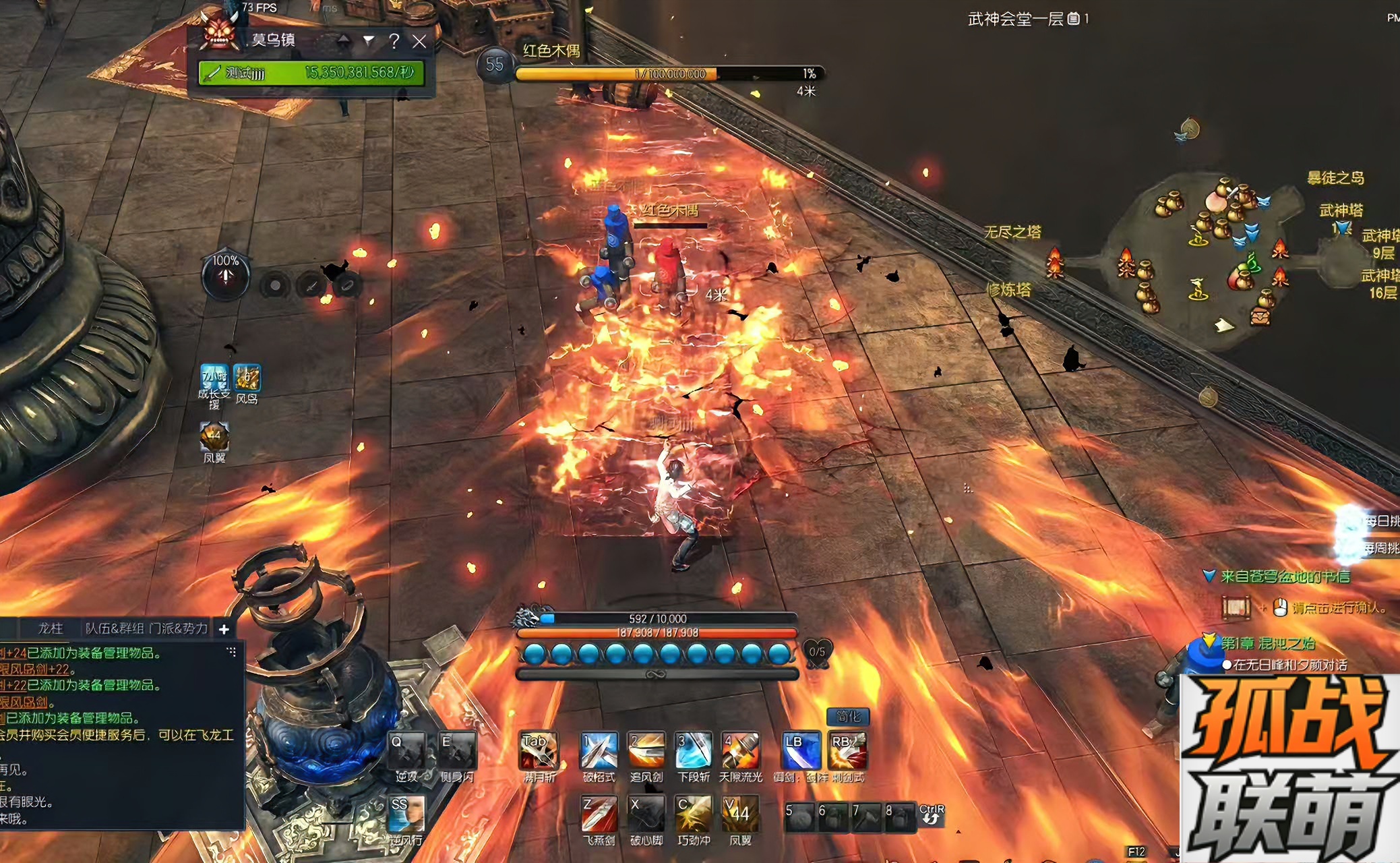Activate the 天隙流光 skill
The image size is (1400, 863).
740,751
